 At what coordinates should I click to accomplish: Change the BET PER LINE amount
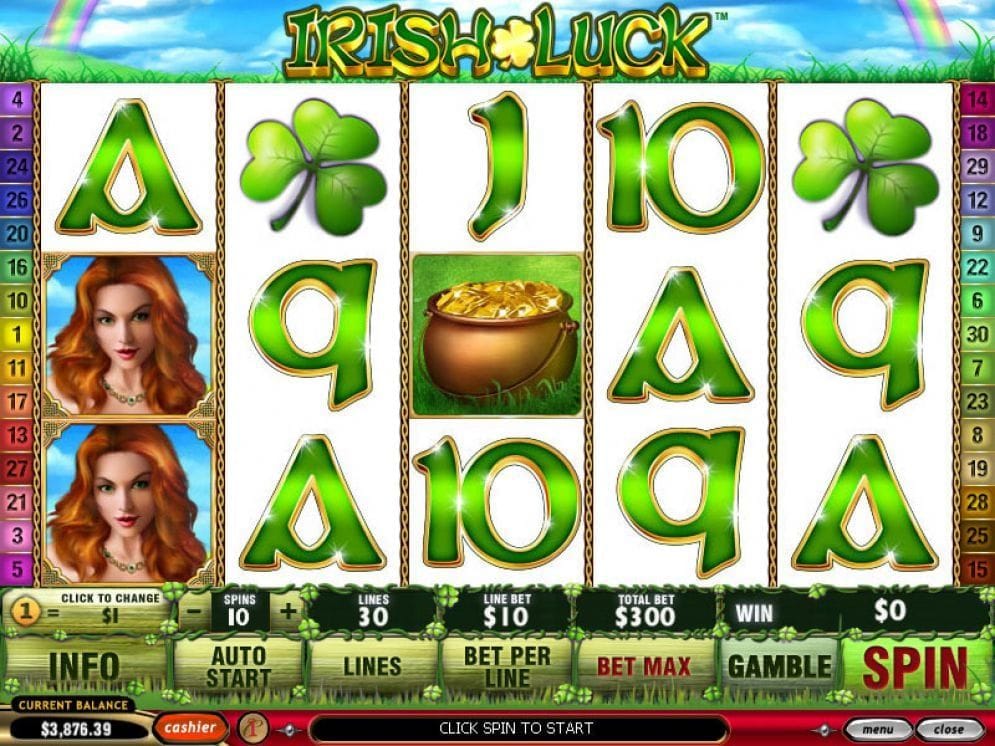pos(504,667)
